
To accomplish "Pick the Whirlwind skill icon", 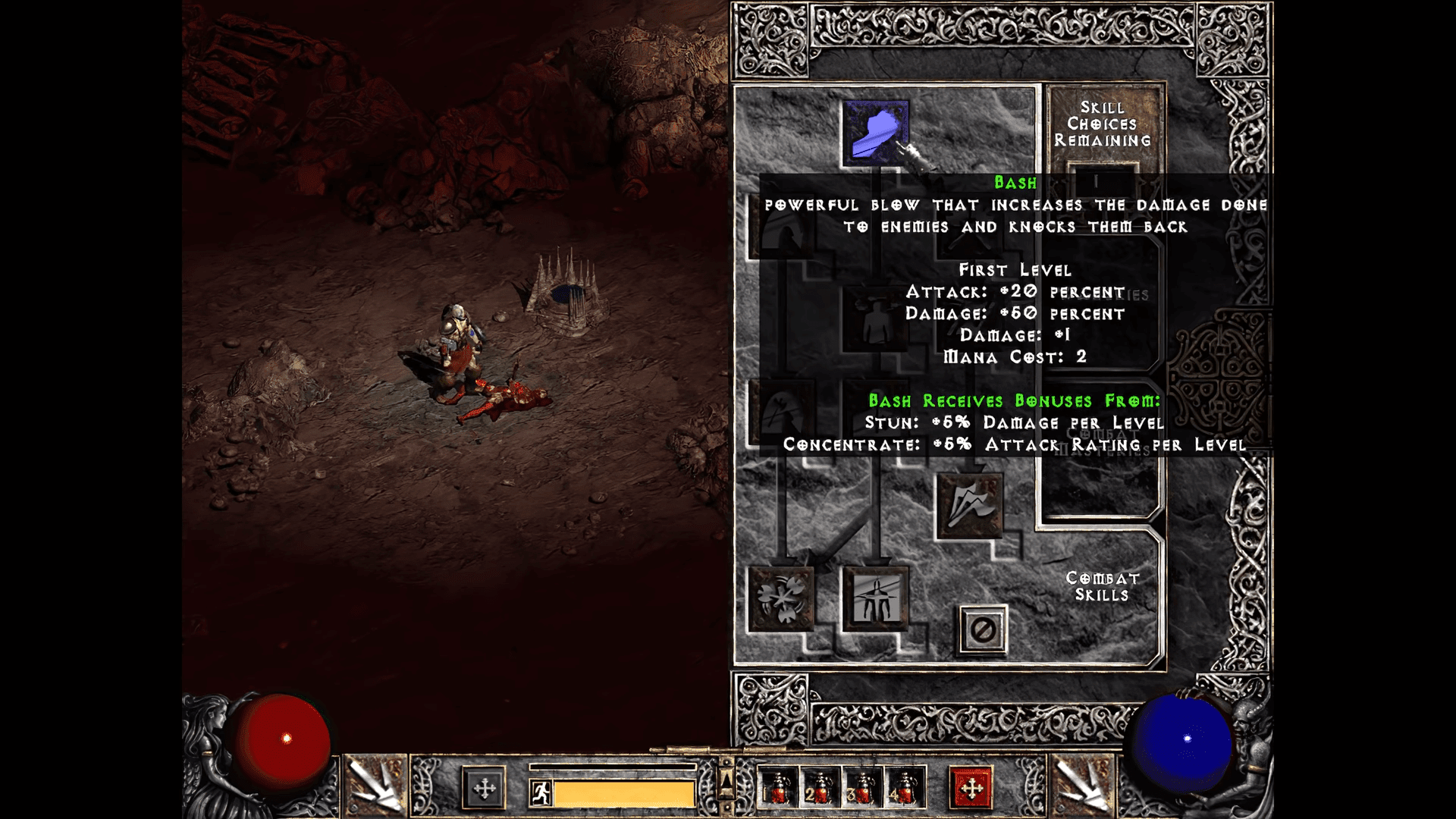I will tap(780, 598).
